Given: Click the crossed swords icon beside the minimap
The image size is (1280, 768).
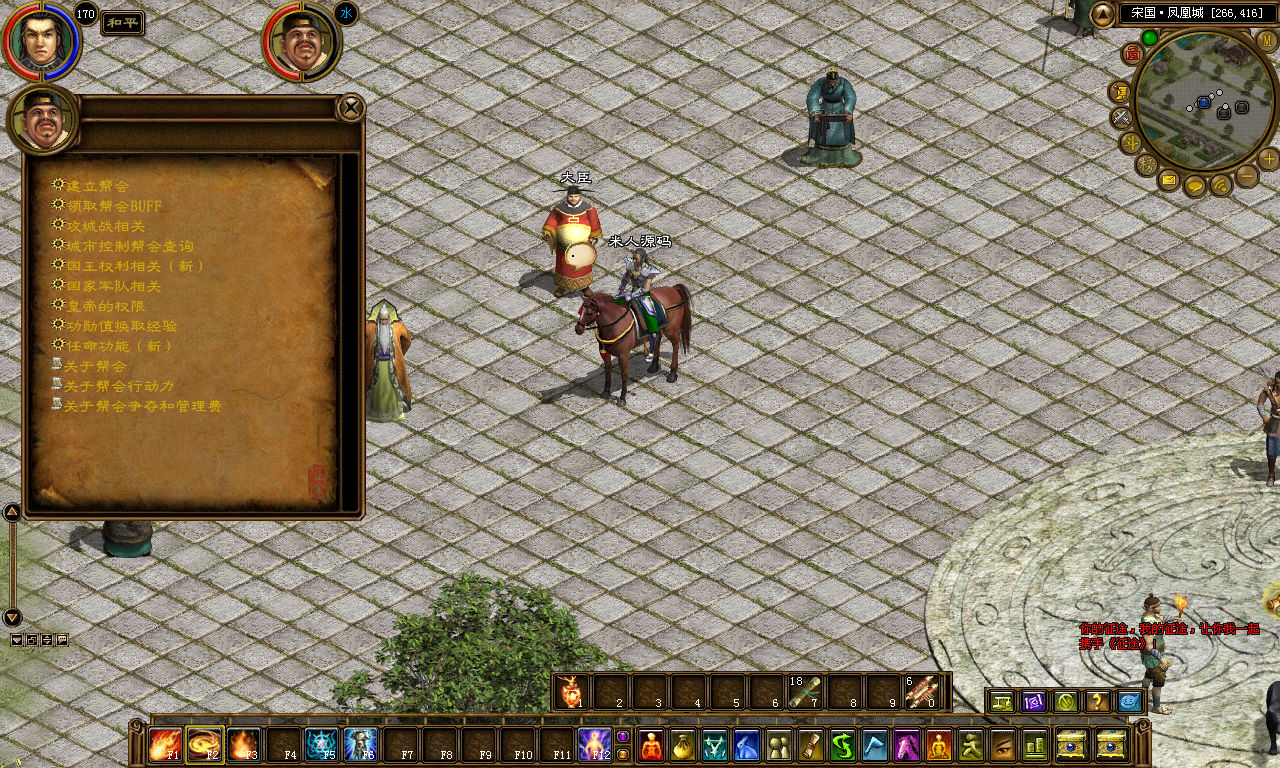Looking at the screenshot, I should (1121, 117).
